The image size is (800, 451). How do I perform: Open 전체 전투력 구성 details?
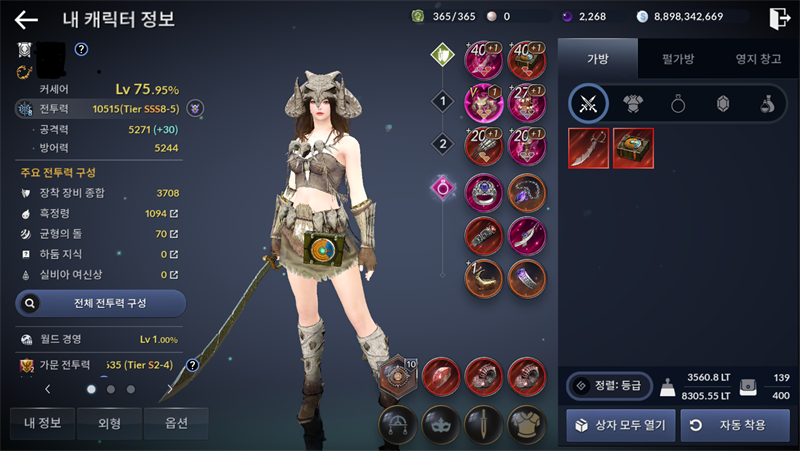(x=100, y=302)
